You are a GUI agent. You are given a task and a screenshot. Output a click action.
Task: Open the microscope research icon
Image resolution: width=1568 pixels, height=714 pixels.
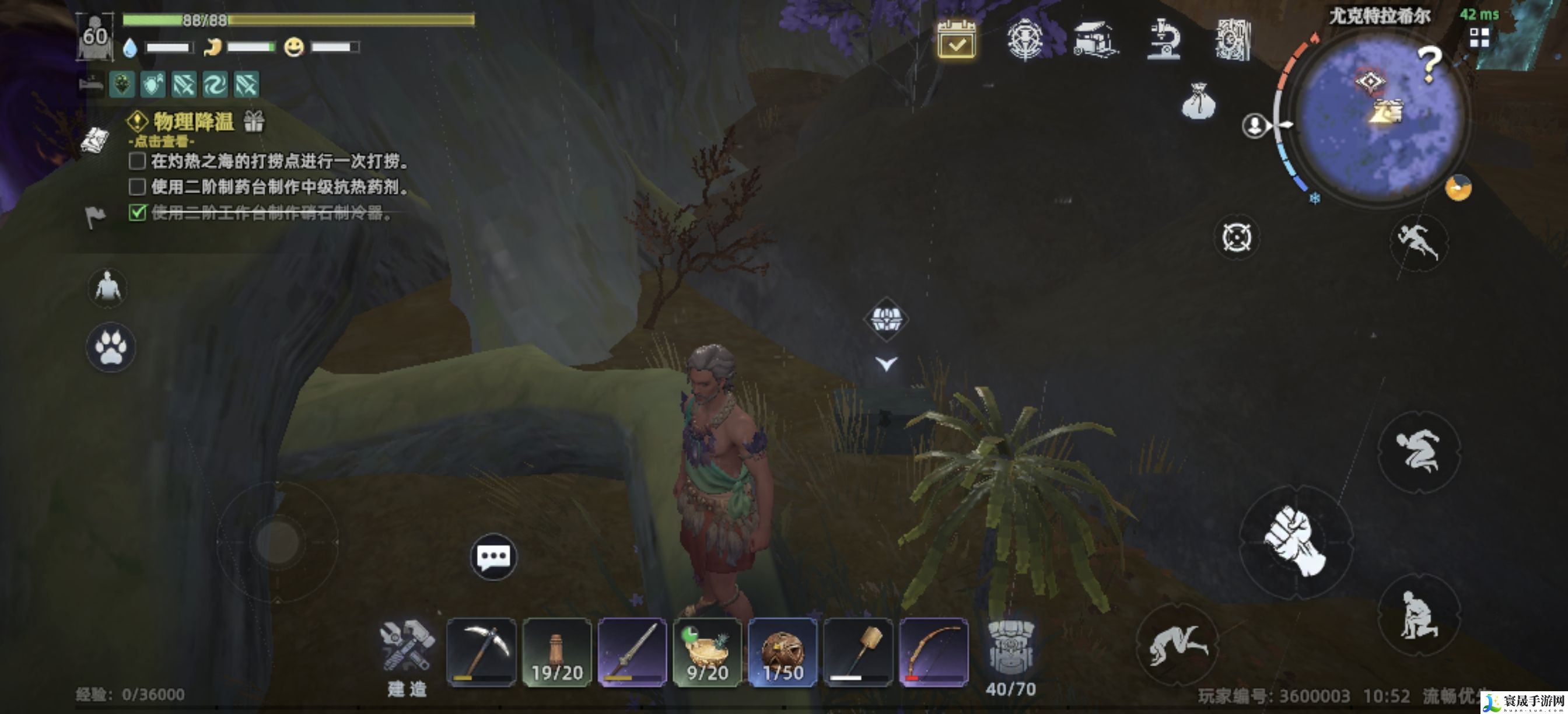coord(1163,40)
